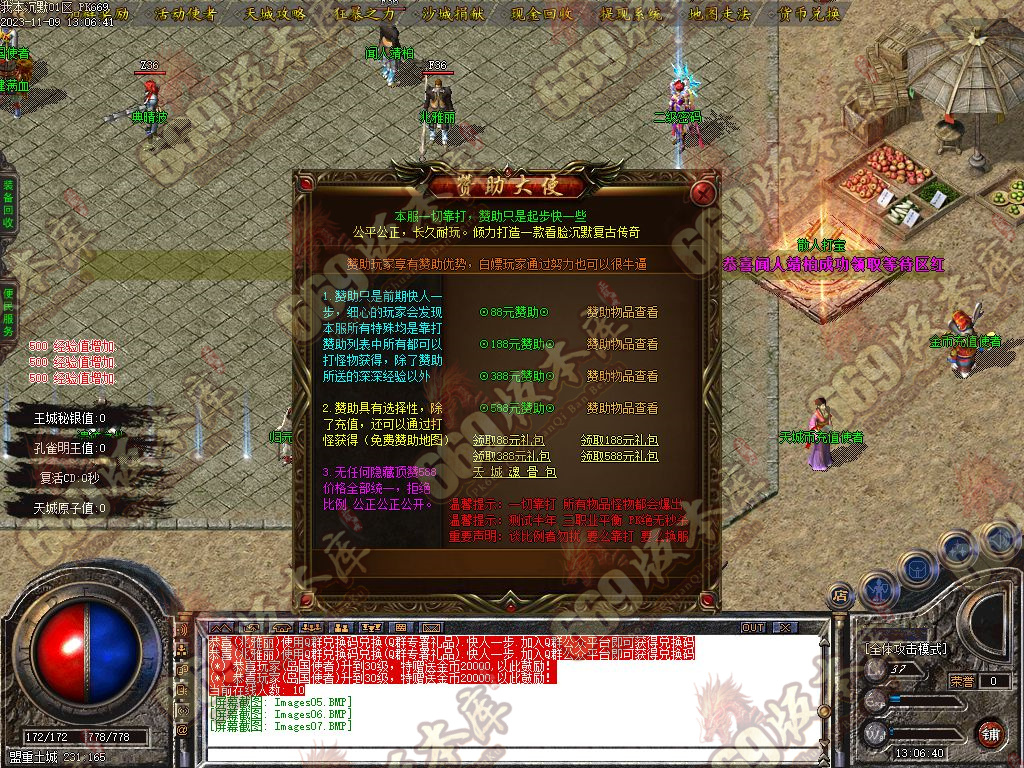The width and height of the screenshot is (1024, 768).
Task: Claim the 领取88元礼包 gift pack
Action: [509, 440]
